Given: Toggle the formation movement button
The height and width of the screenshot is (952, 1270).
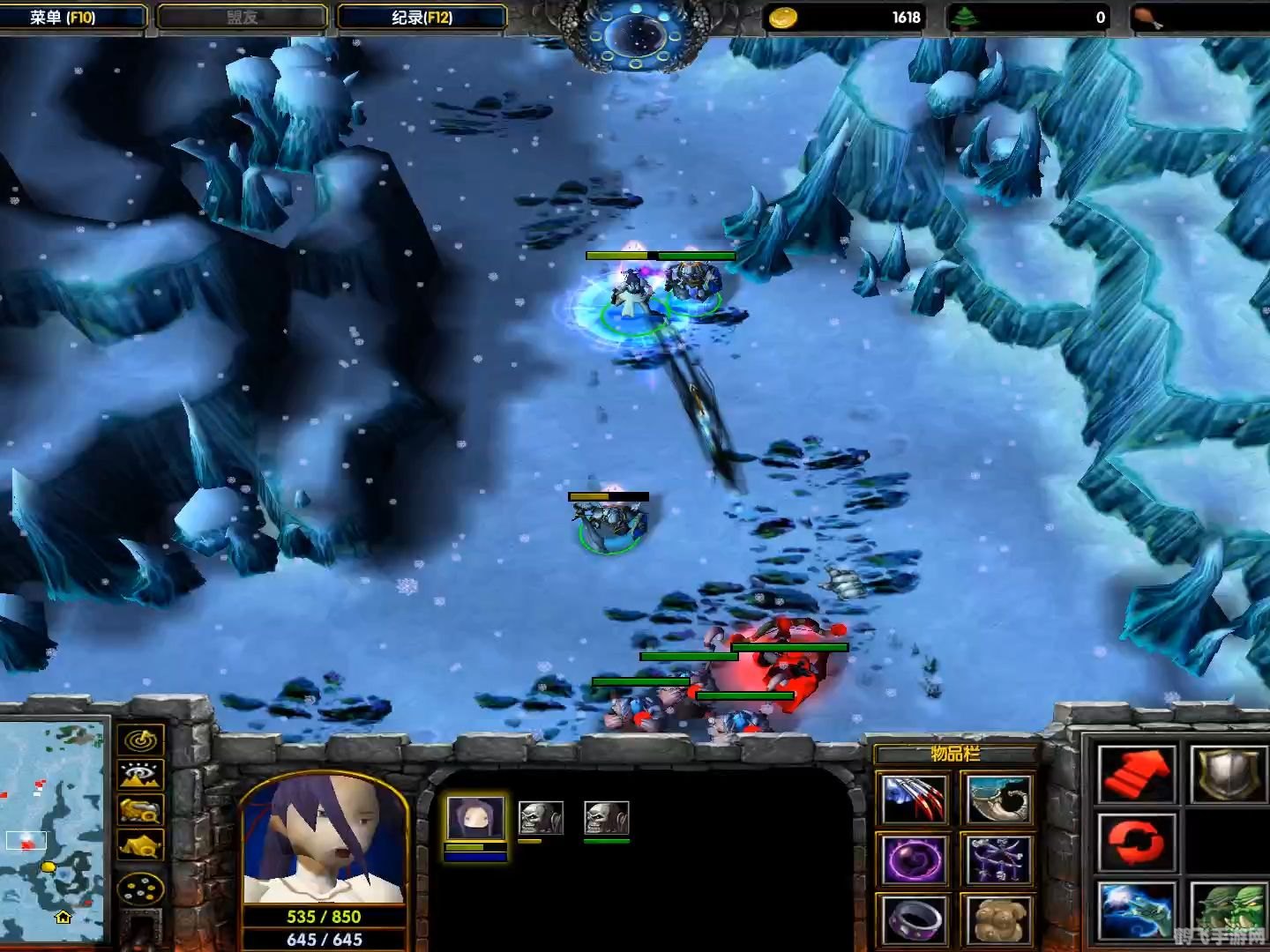Looking at the screenshot, I should pos(141,889).
